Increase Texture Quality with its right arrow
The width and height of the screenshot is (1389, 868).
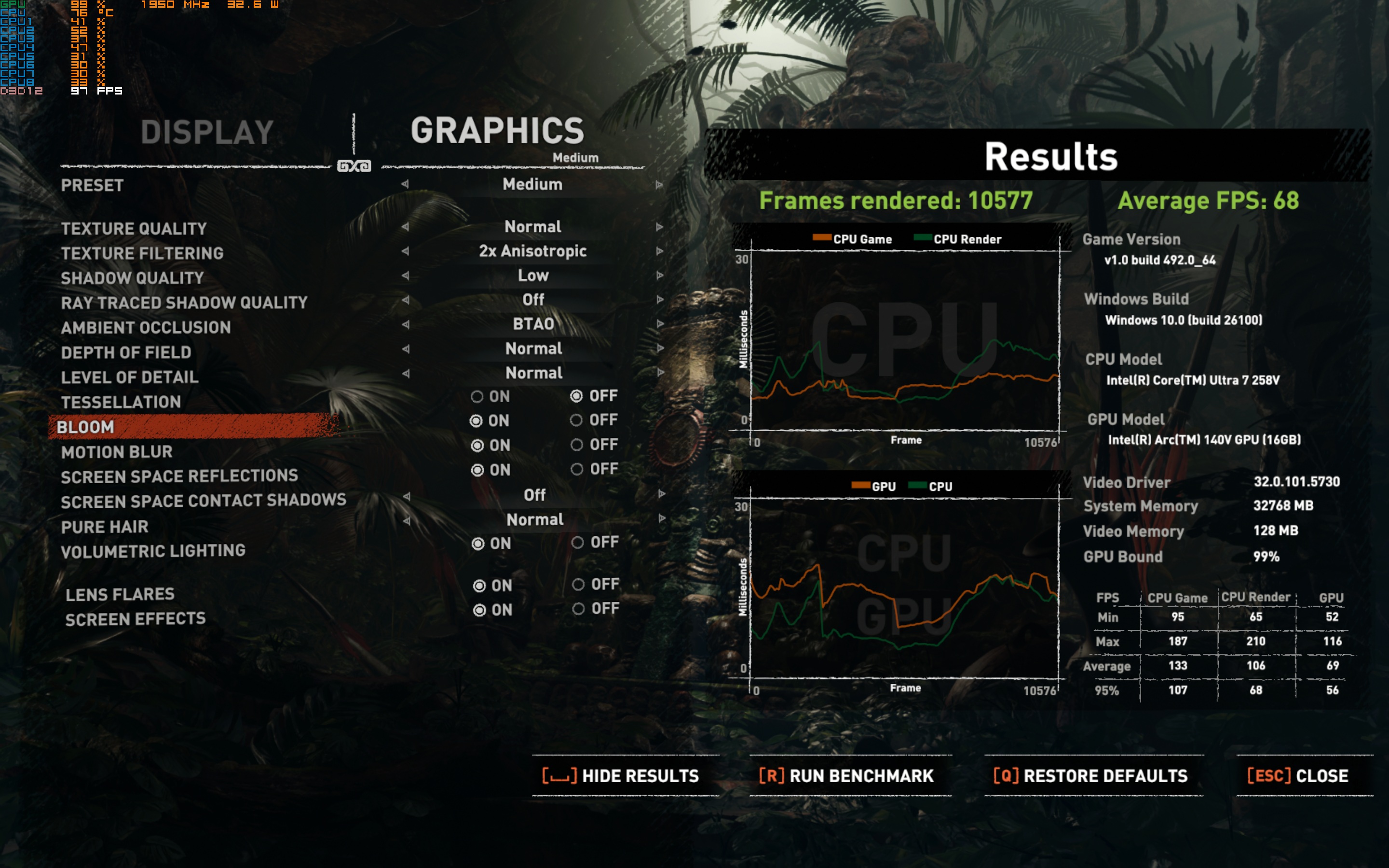point(659,227)
